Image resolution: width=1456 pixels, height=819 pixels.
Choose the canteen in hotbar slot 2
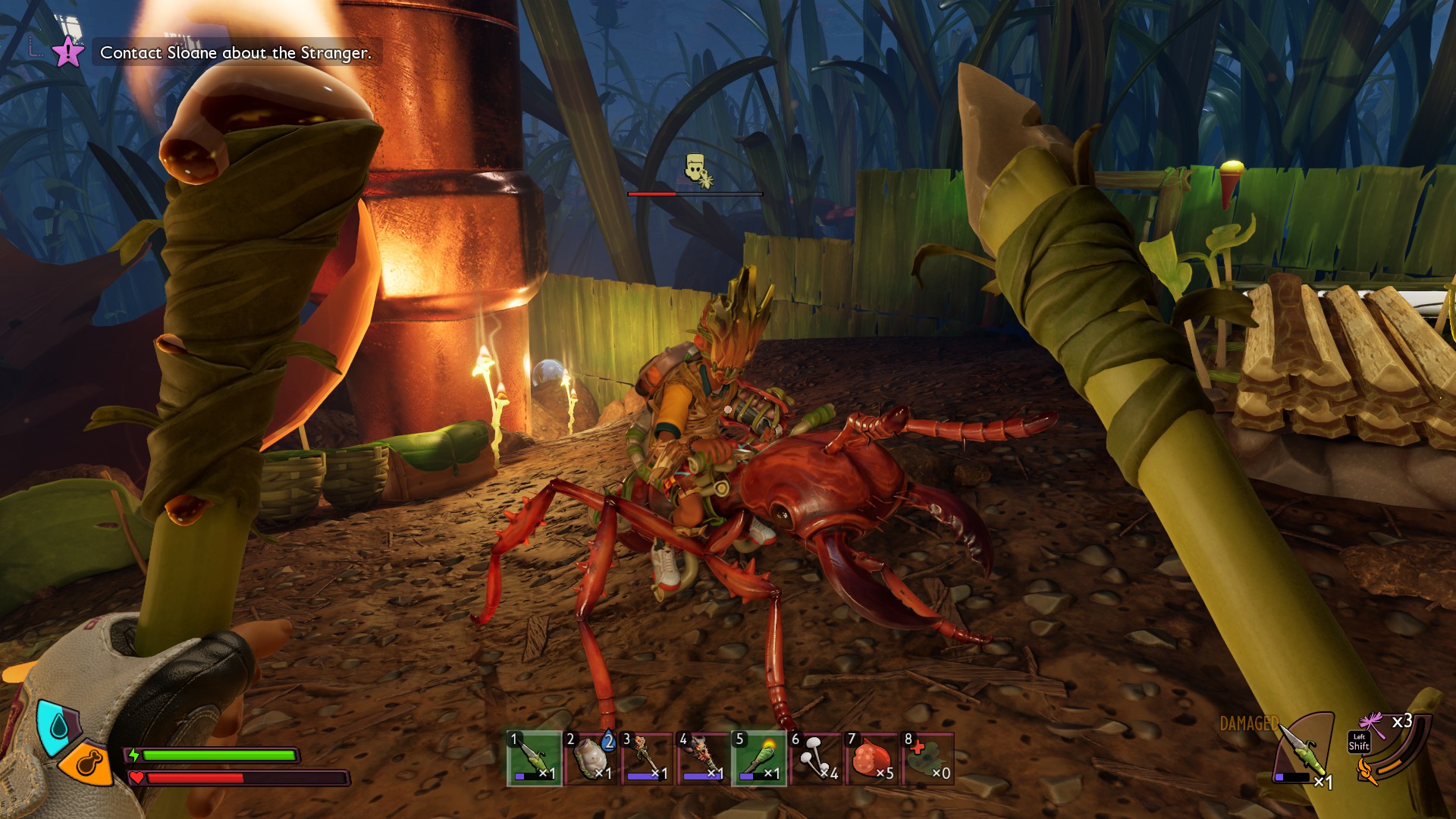pyautogui.click(x=591, y=758)
